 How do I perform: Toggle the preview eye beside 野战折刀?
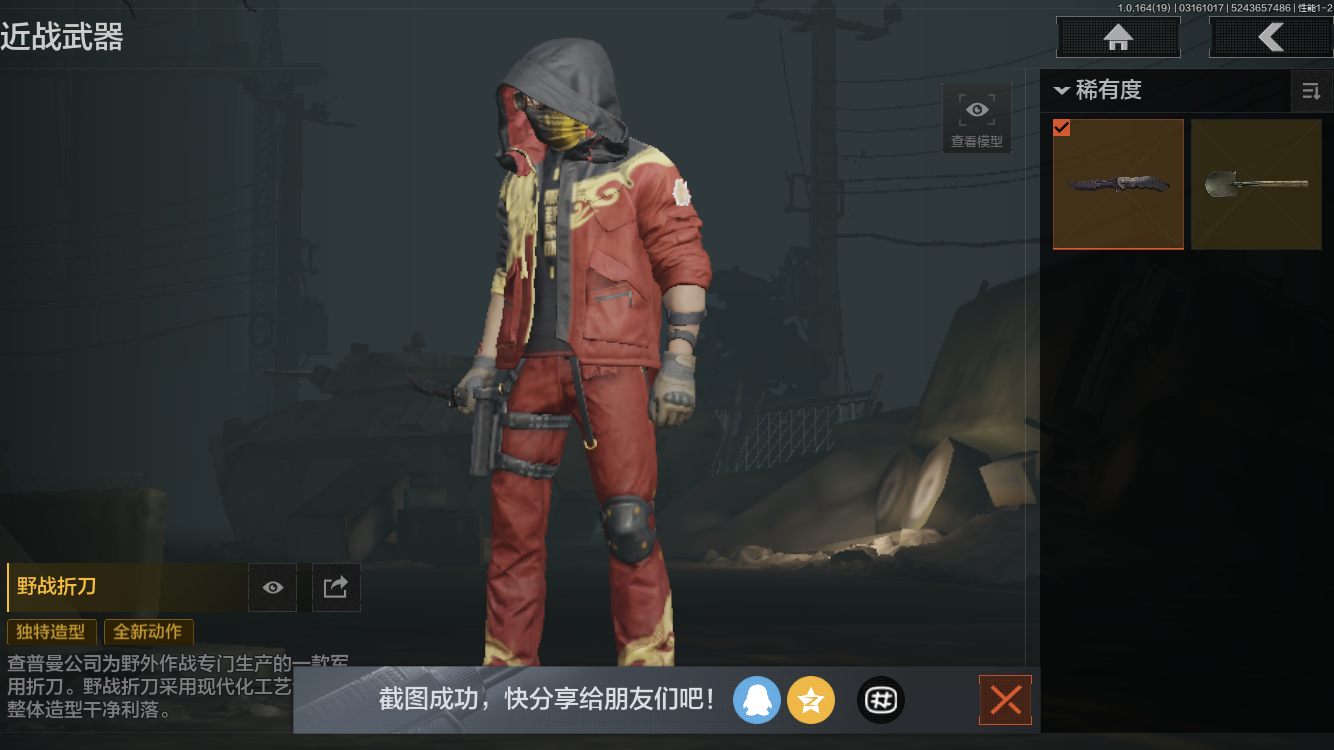click(x=272, y=587)
